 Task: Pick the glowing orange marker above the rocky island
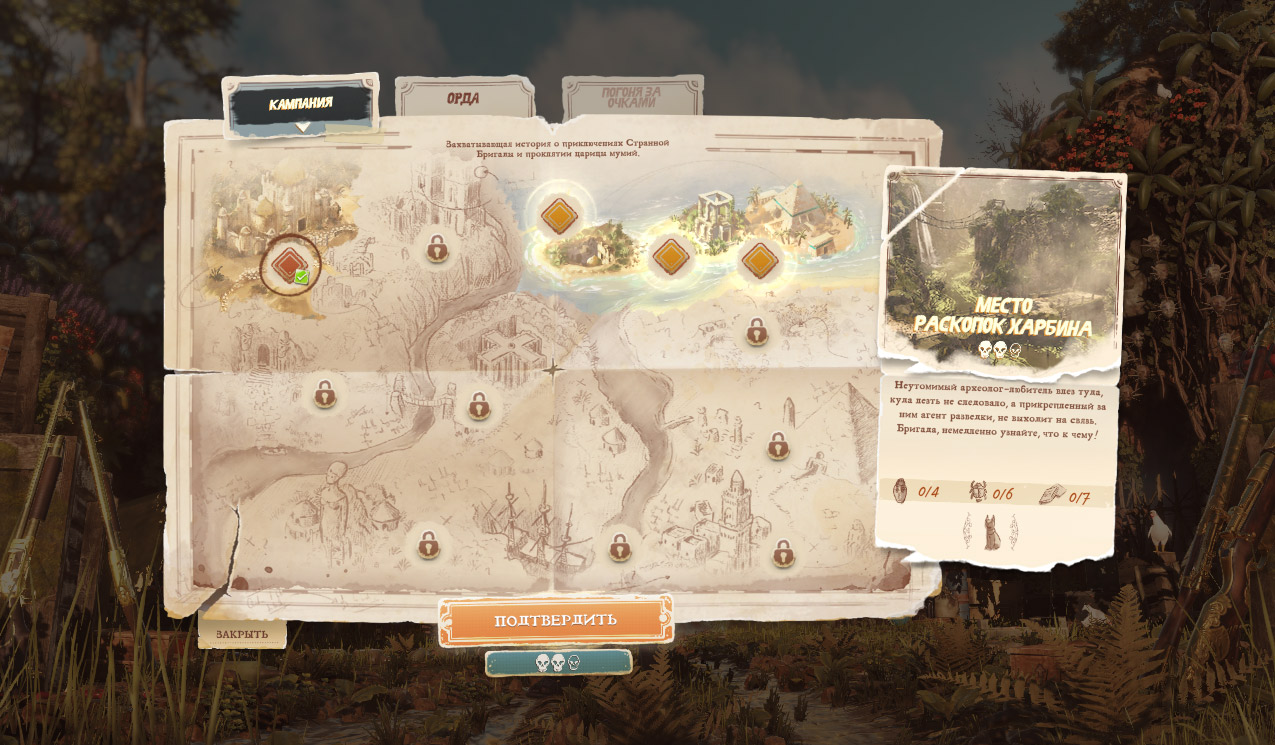558,215
